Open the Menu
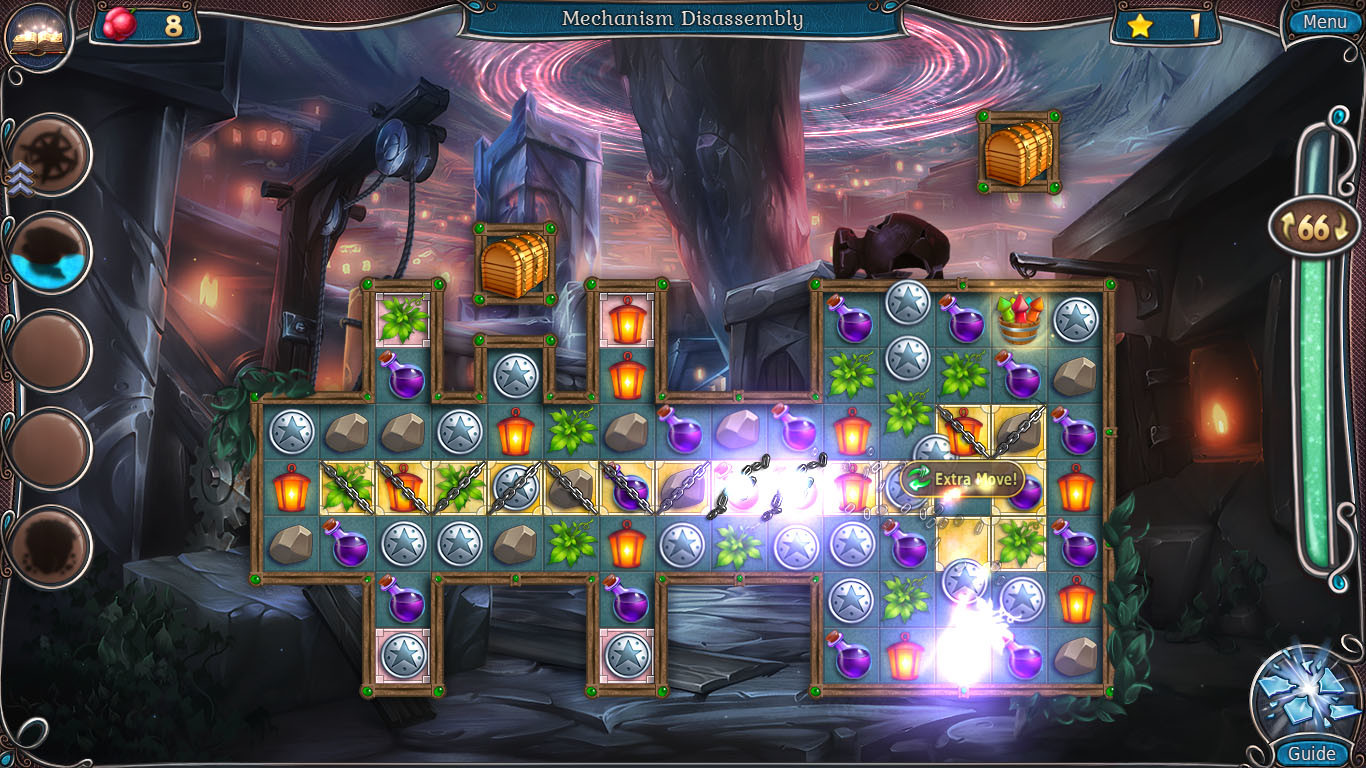The width and height of the screenshot is (1366, 768). (x=1323, y=21)
